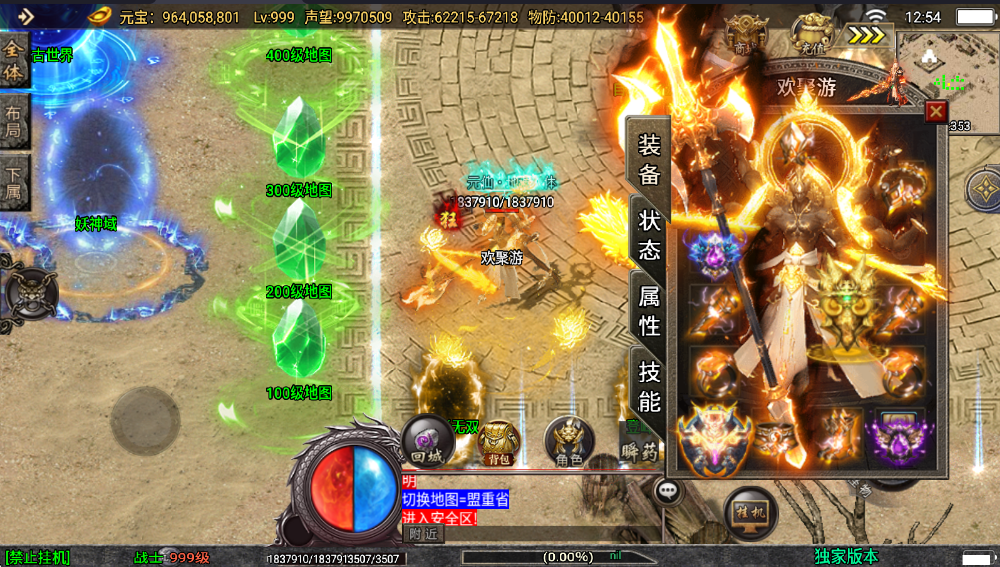
Task: Open the minimap
Action: [947, 75]
